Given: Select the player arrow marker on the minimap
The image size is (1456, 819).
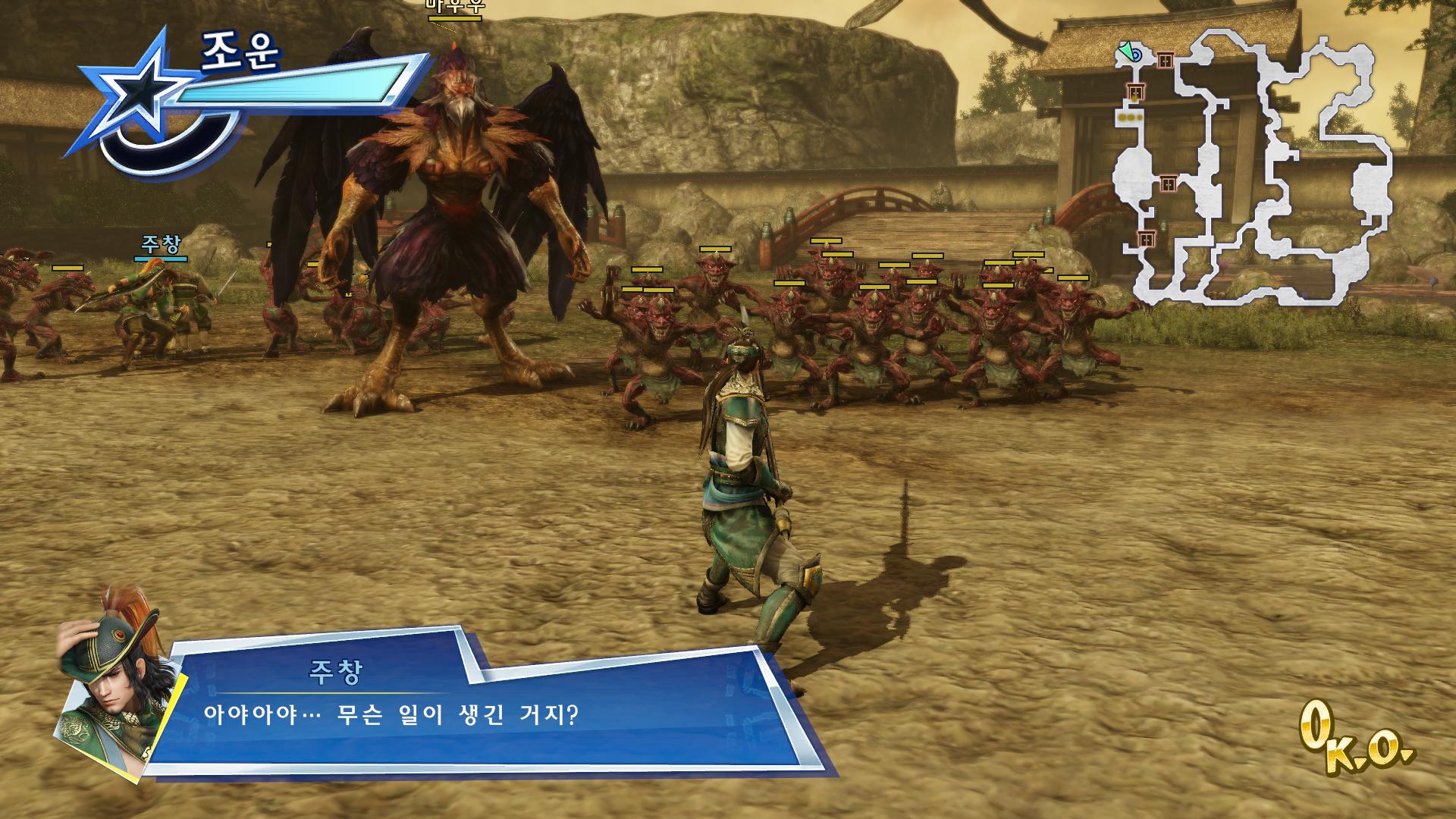Looking at the screenshot, I should 1128,52.
